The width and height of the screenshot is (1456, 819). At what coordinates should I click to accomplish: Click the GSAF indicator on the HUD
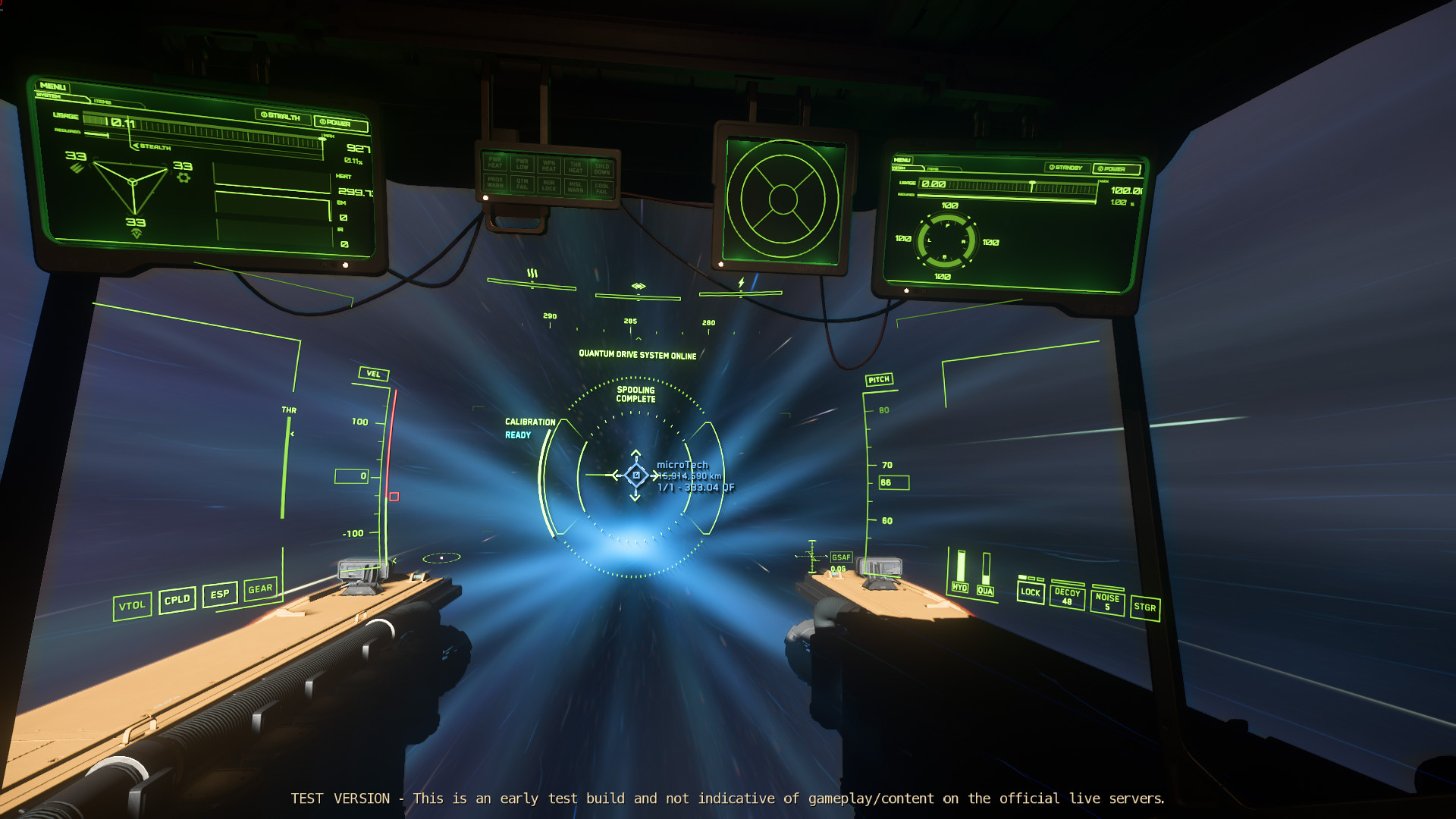pos(840,556)
